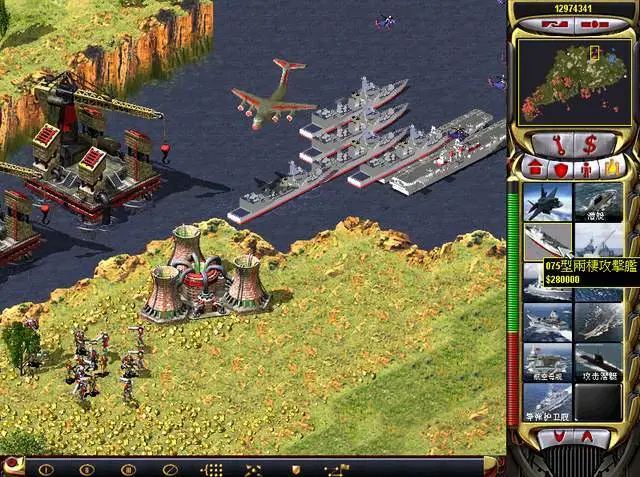Select control group three button
Viewport: 640px width, 477px height.
128,468
